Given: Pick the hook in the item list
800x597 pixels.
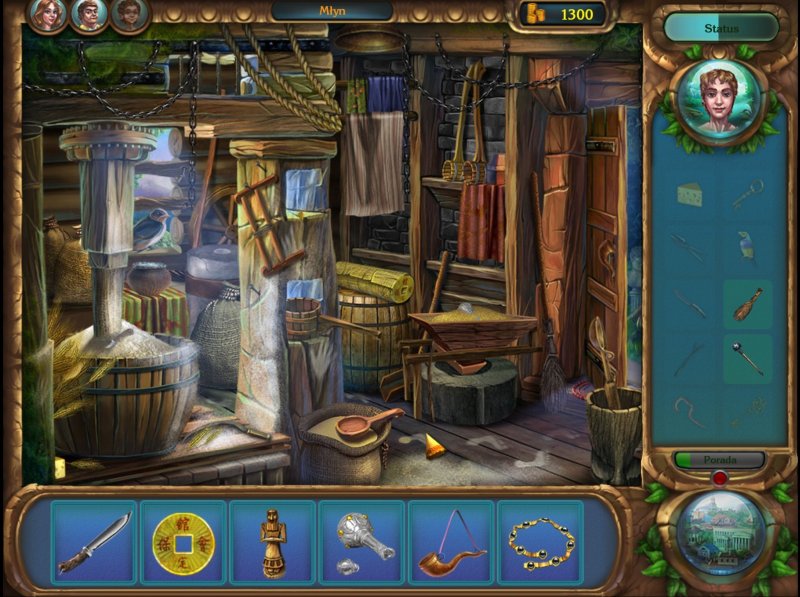Looking at the screenshot, I should pyautogui.click(x=690, y=411).
